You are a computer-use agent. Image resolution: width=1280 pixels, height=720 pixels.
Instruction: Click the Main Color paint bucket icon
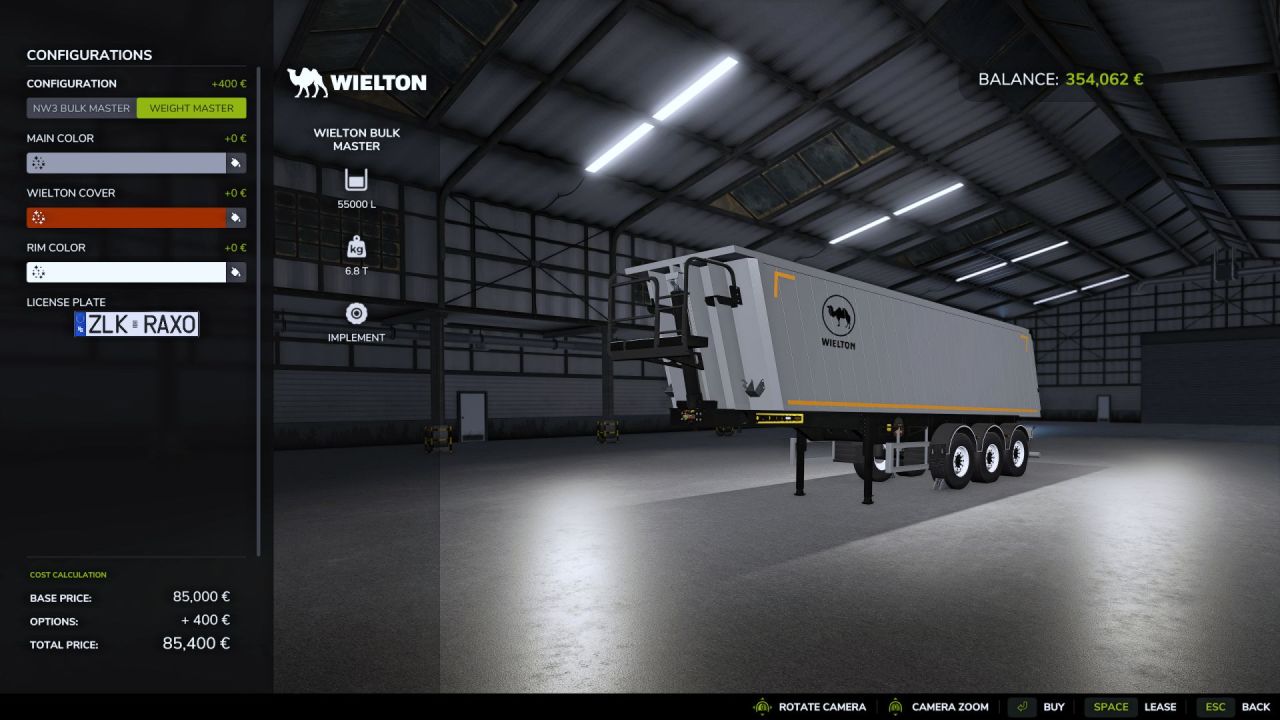(237, 162)
